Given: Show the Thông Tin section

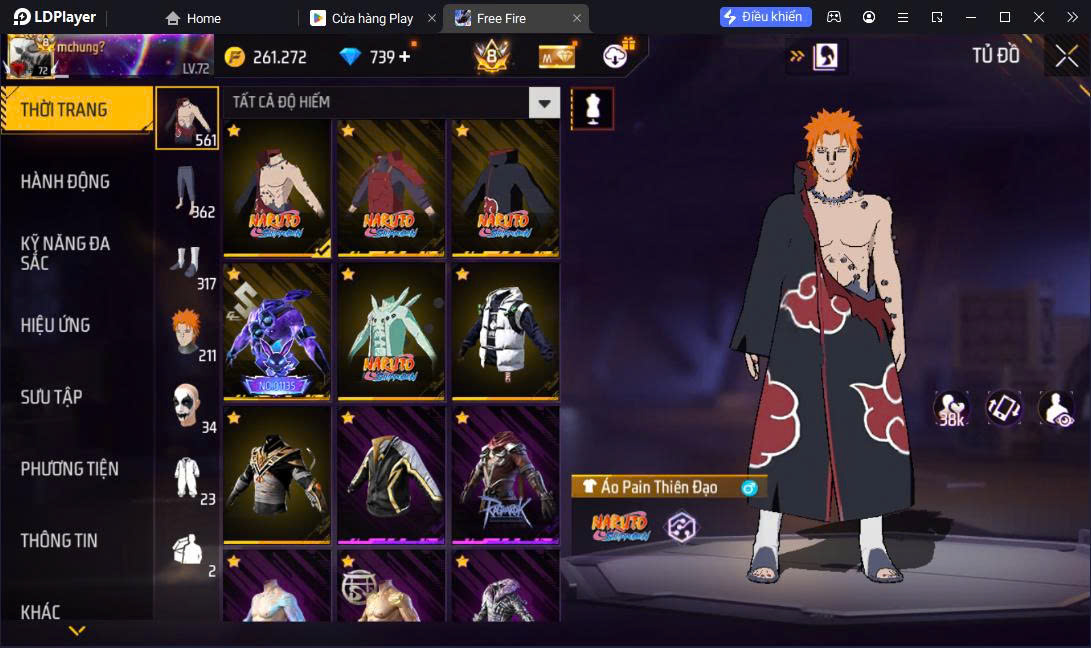Looking at the screenshot, I should (60, 540).
